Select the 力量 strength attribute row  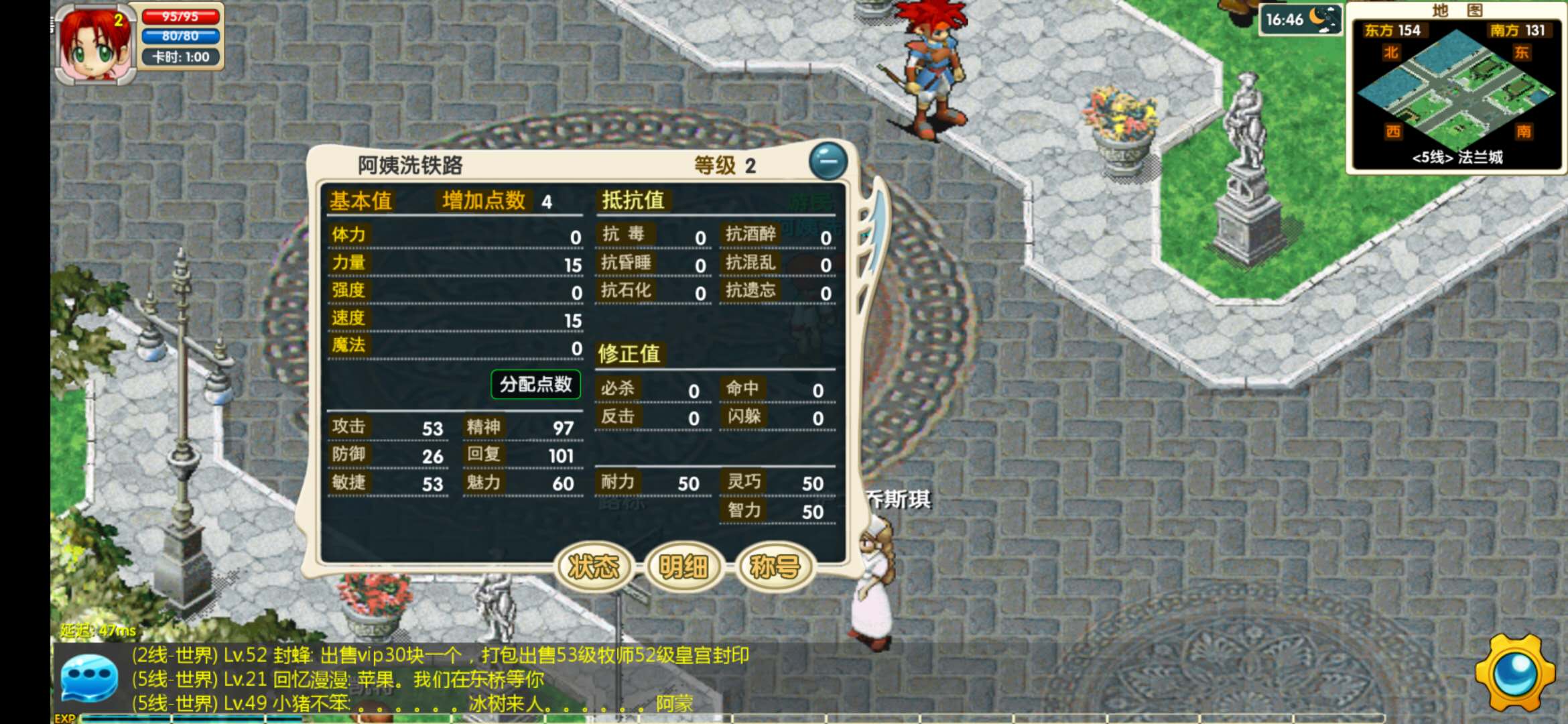pyautogui.click(x=455, y=263)
